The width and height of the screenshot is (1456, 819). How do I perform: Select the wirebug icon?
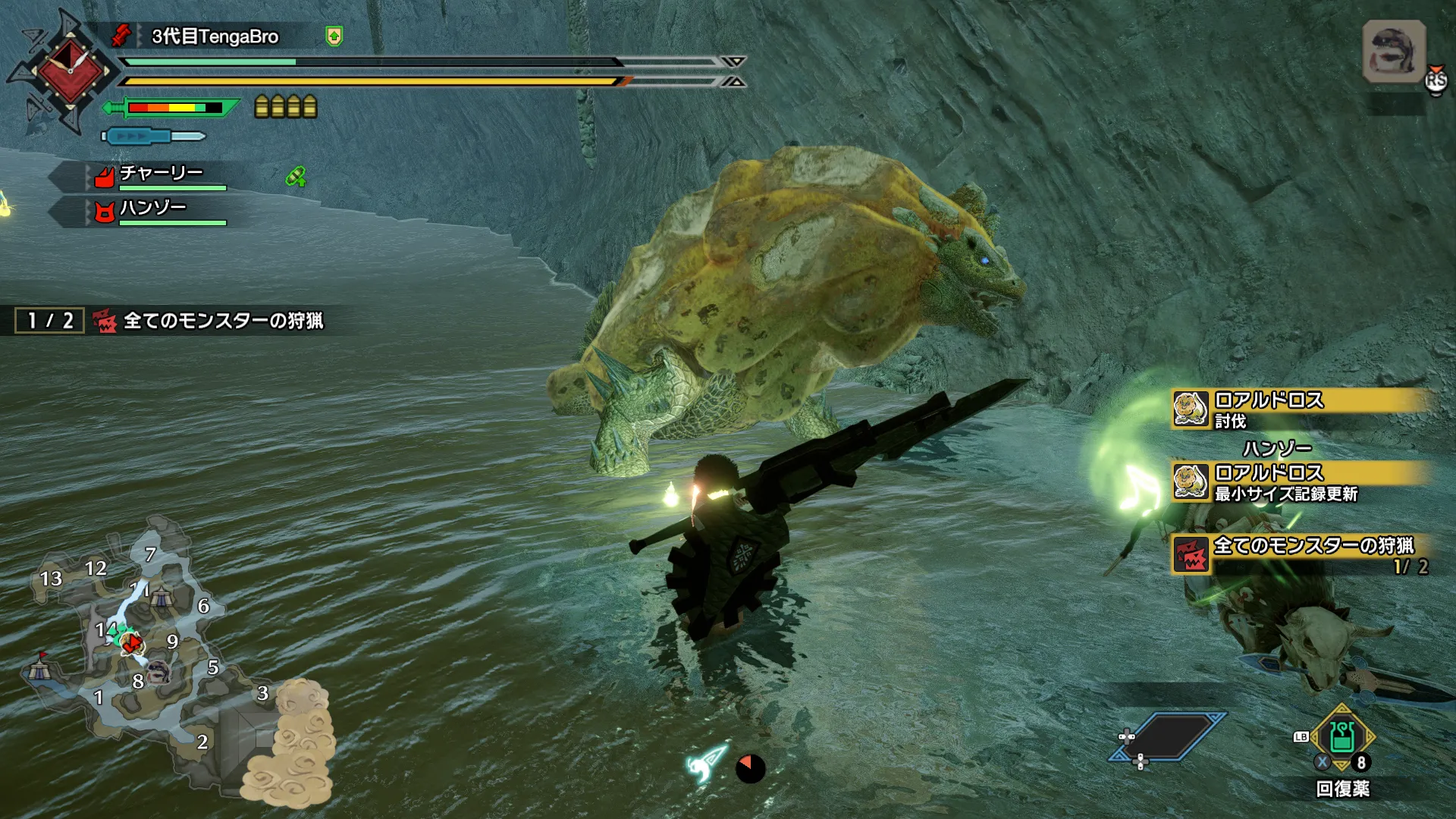[707, 764]
